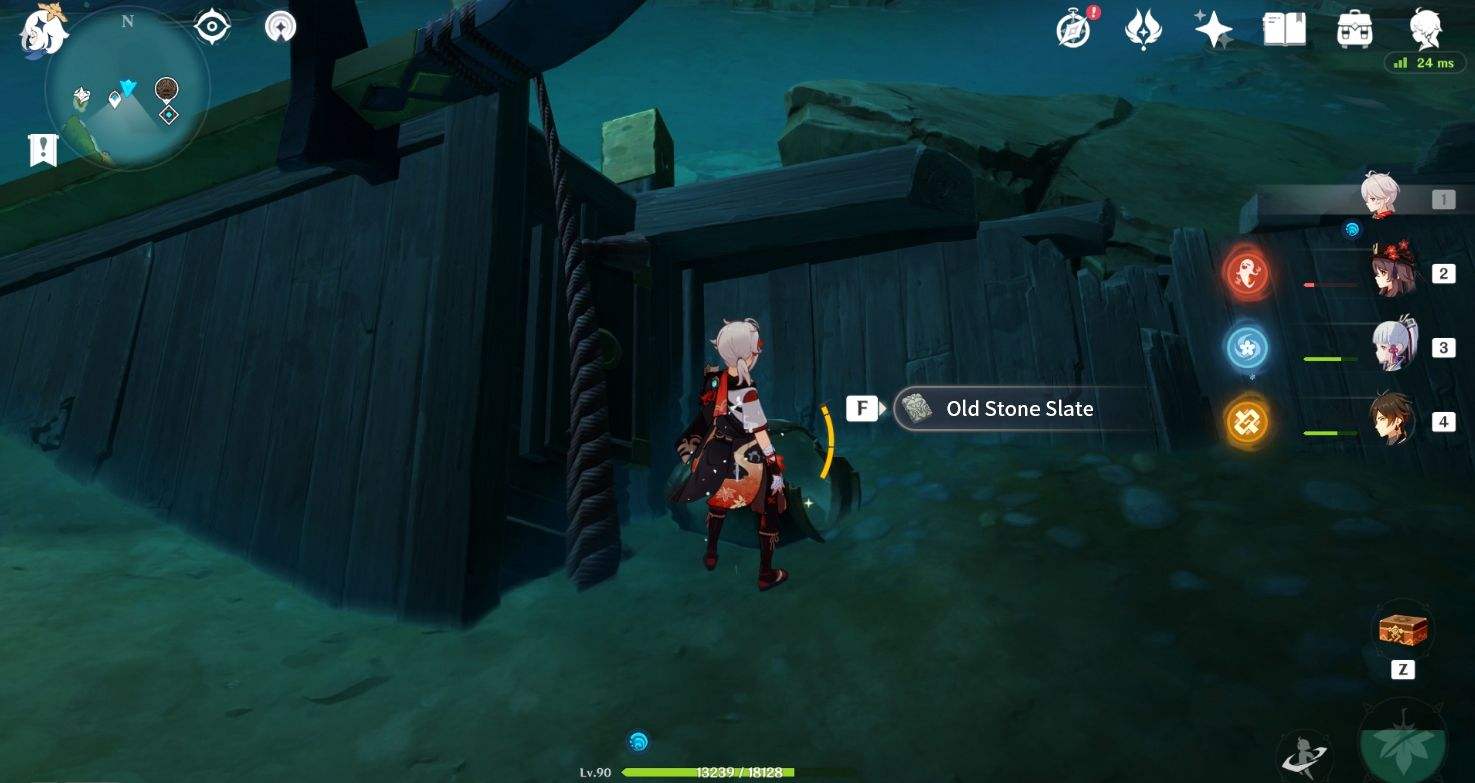Click the Old Stone Slate interaction label
Screen dimensions: 1475x783
pos(1019,408)
